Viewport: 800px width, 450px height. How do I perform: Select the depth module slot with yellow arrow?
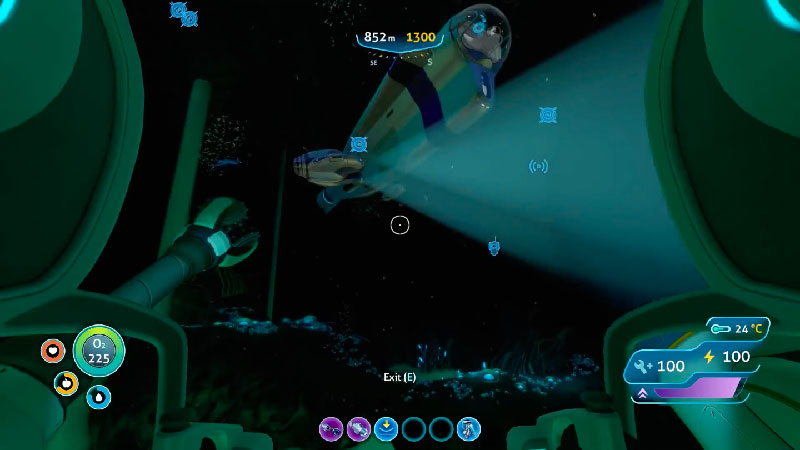(386, 430)
